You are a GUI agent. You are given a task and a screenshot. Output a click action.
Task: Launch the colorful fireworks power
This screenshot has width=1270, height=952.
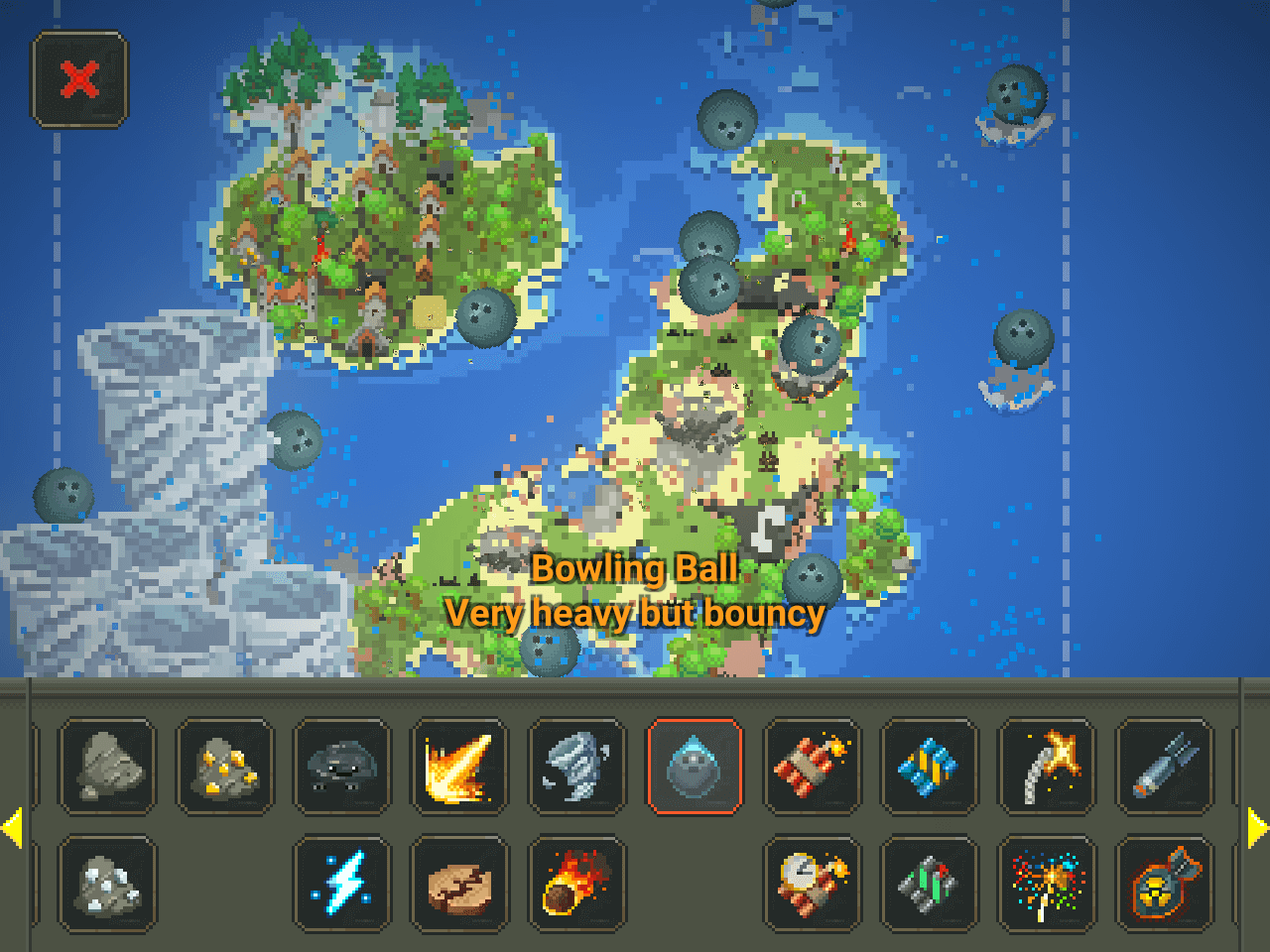tap(1047, 884)
